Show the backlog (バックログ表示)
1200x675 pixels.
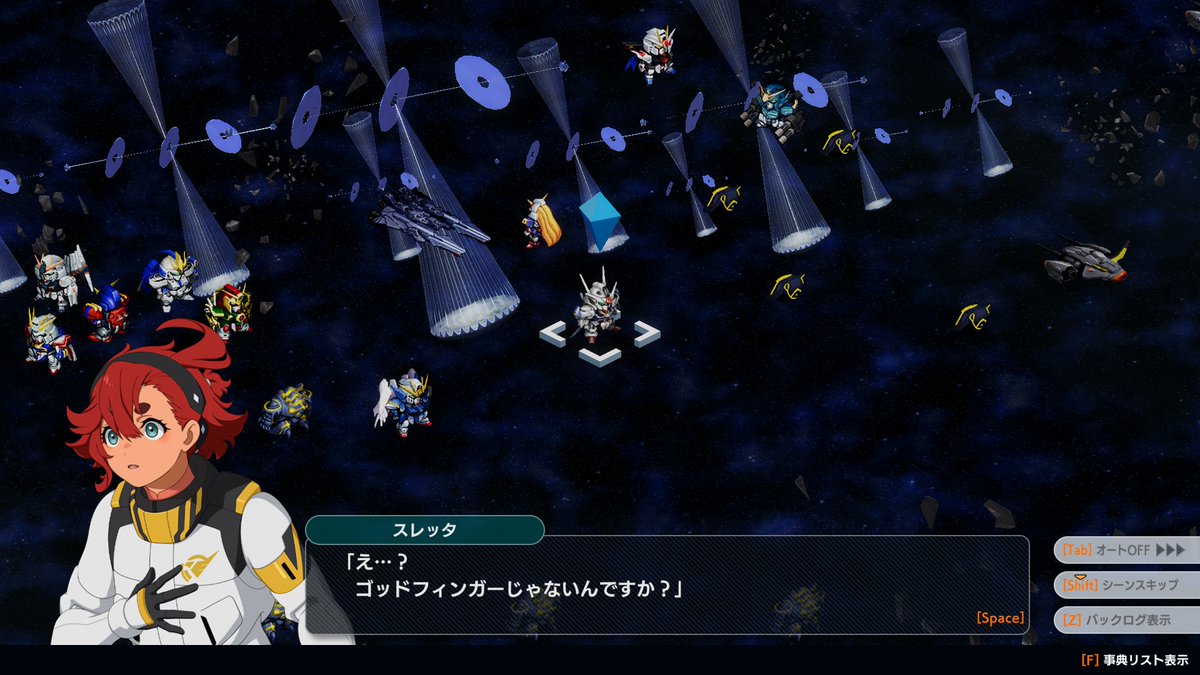coord(1125,620)
